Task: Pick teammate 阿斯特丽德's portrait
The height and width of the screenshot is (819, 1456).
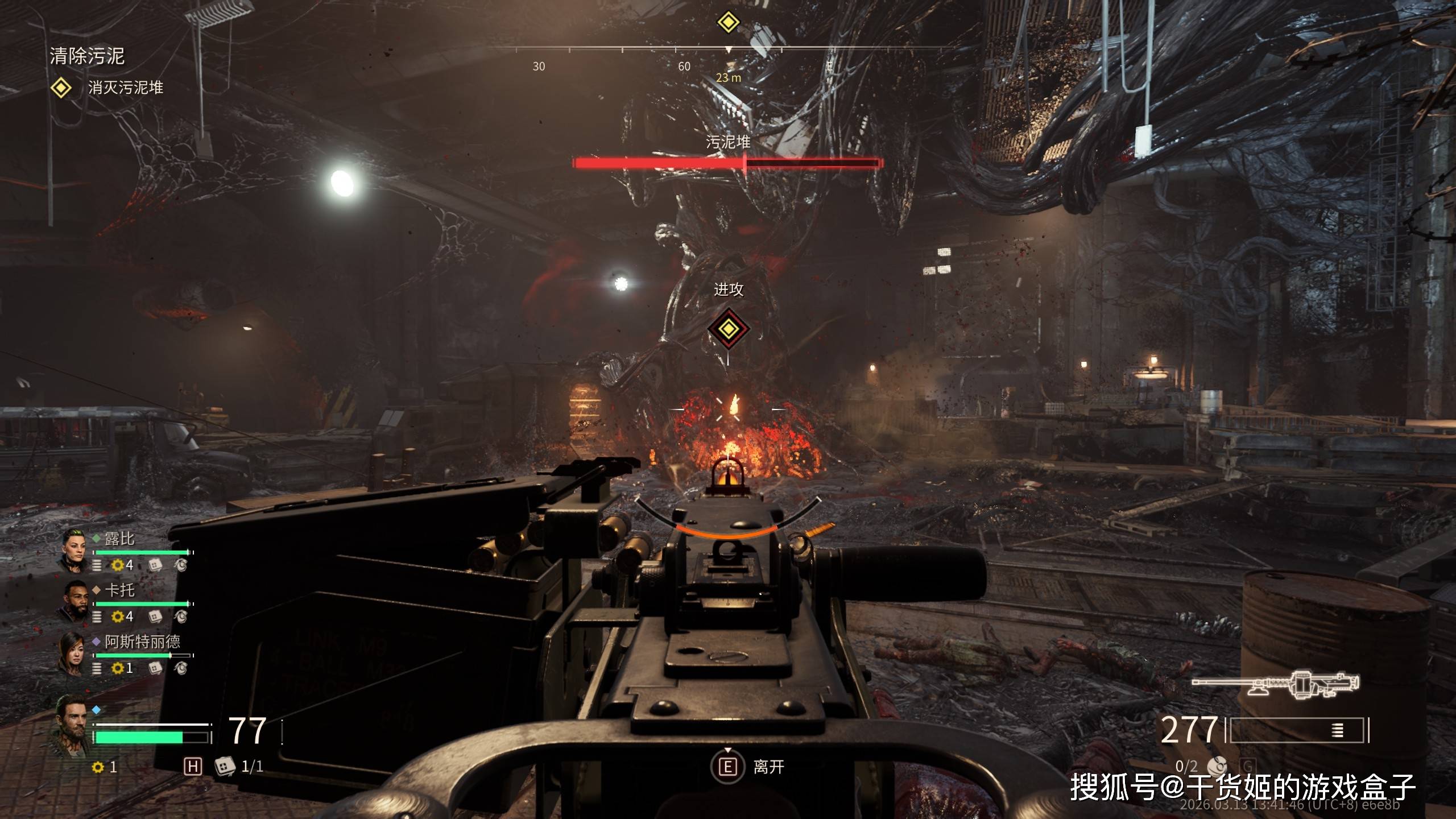Action: click(72, 652)
